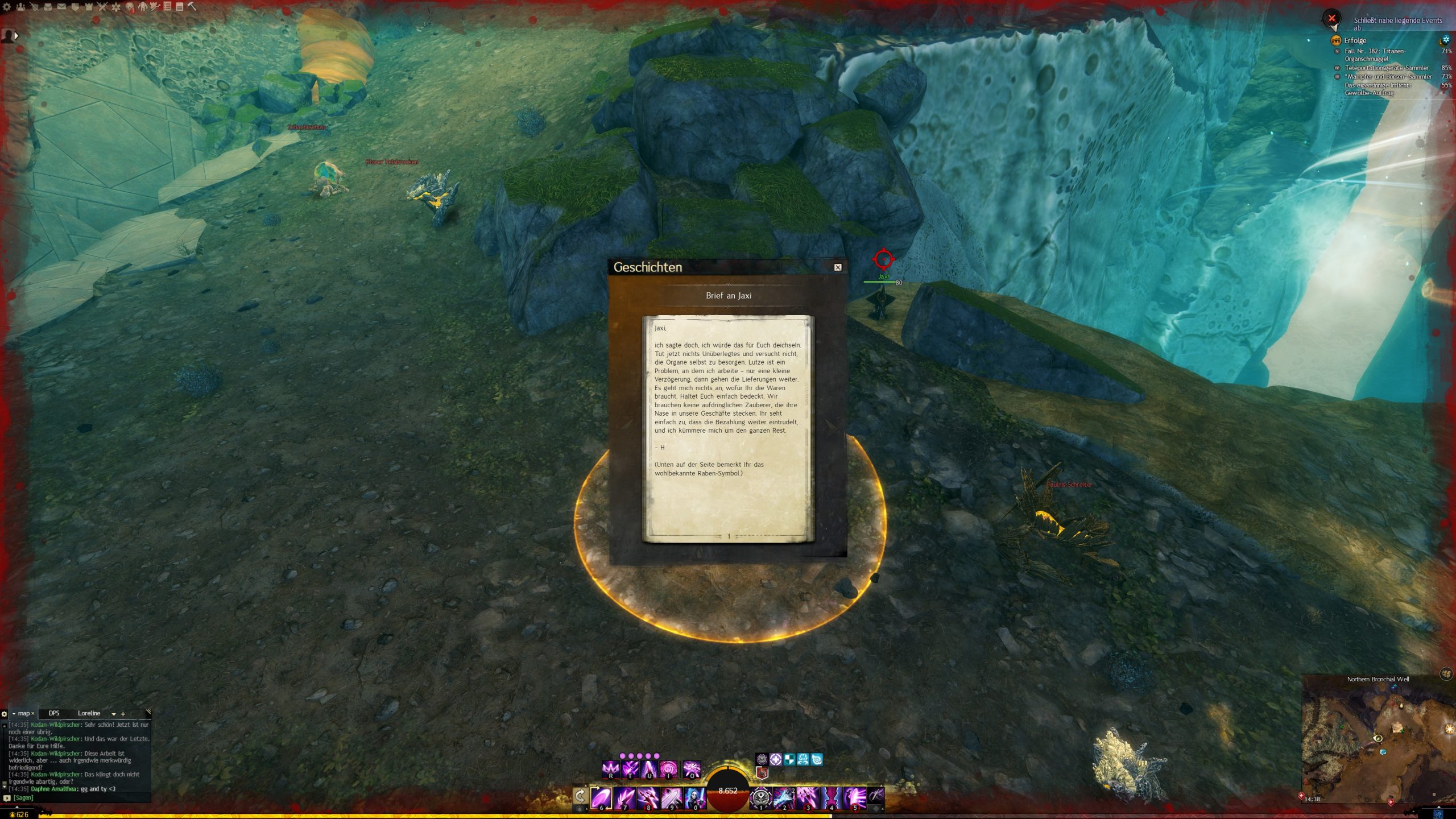Dismiss the nearby events notification red X
This screenshot has width=1456, height=819.
[1331, 18]
